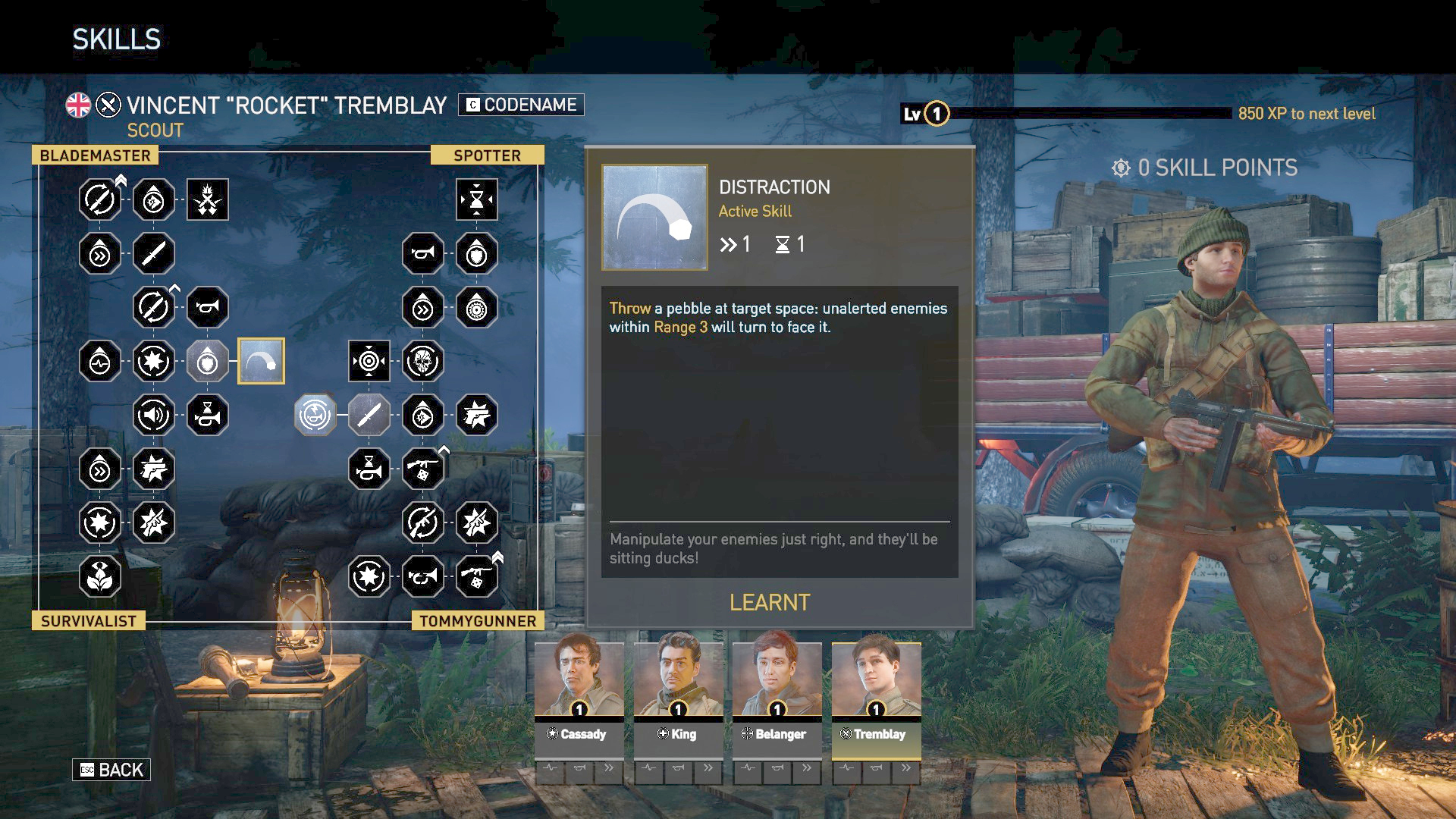The image size is (1456, 819).
Task: Select the hourglass skill in Spotter branch
Action: pos(477,199)
